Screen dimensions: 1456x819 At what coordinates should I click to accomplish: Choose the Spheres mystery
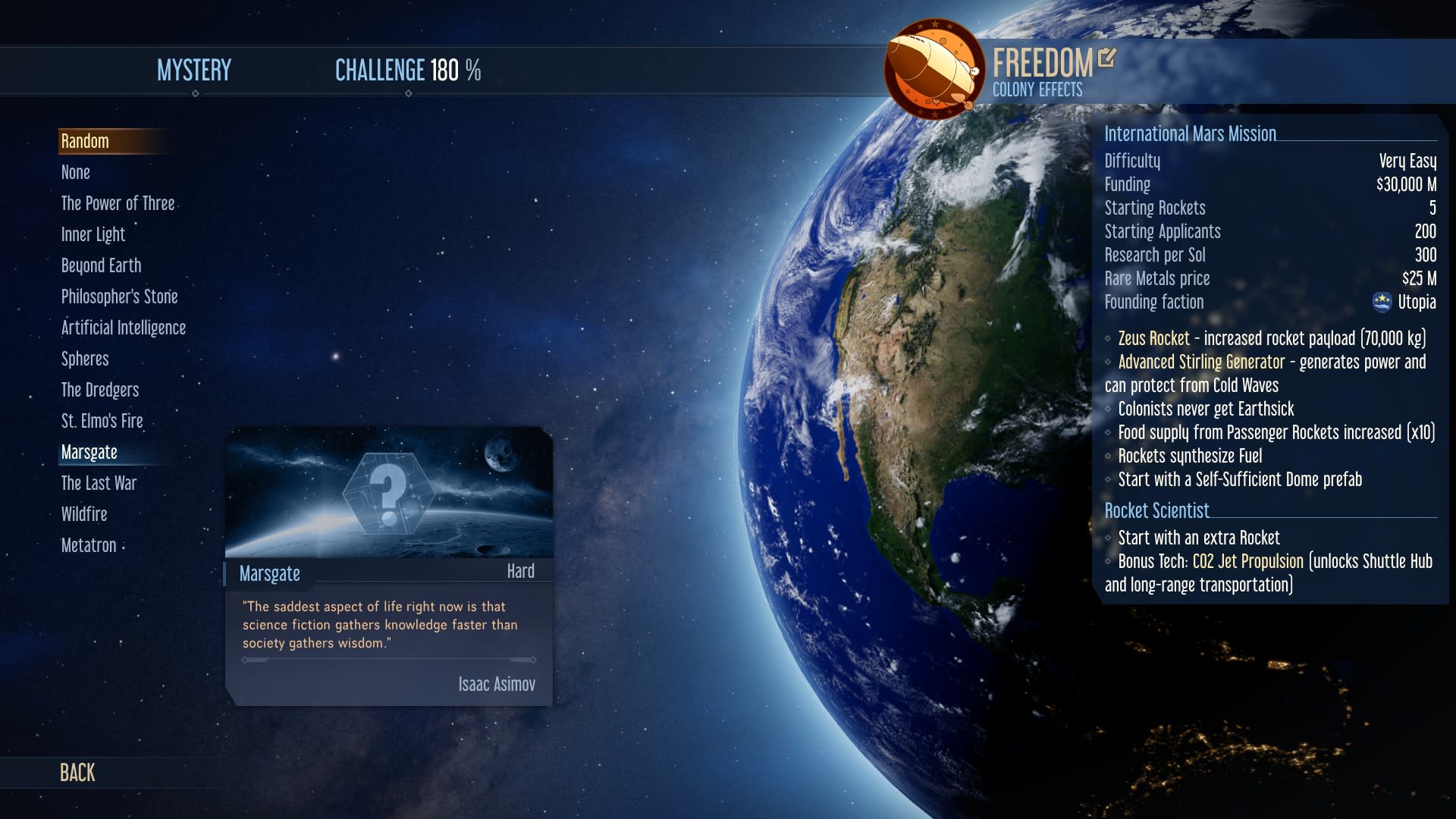pos(85,359)
